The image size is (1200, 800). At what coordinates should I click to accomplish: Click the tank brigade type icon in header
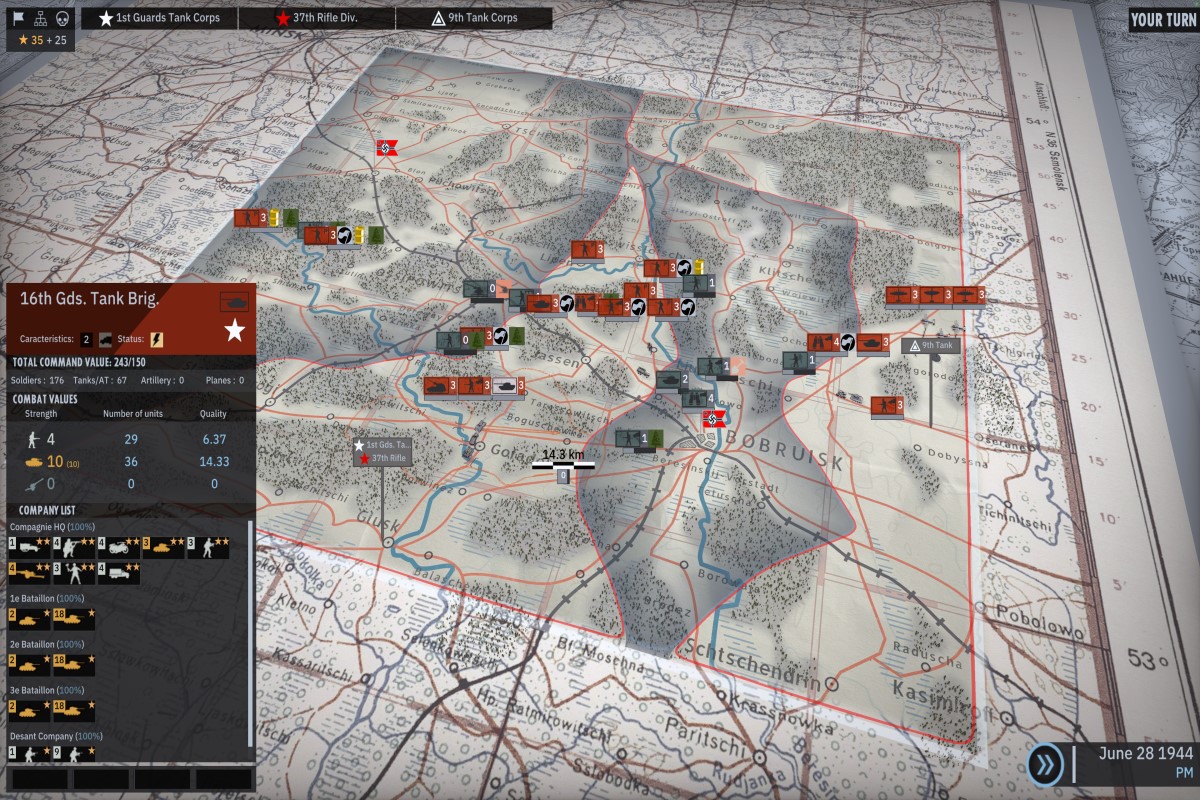point(234,301)
